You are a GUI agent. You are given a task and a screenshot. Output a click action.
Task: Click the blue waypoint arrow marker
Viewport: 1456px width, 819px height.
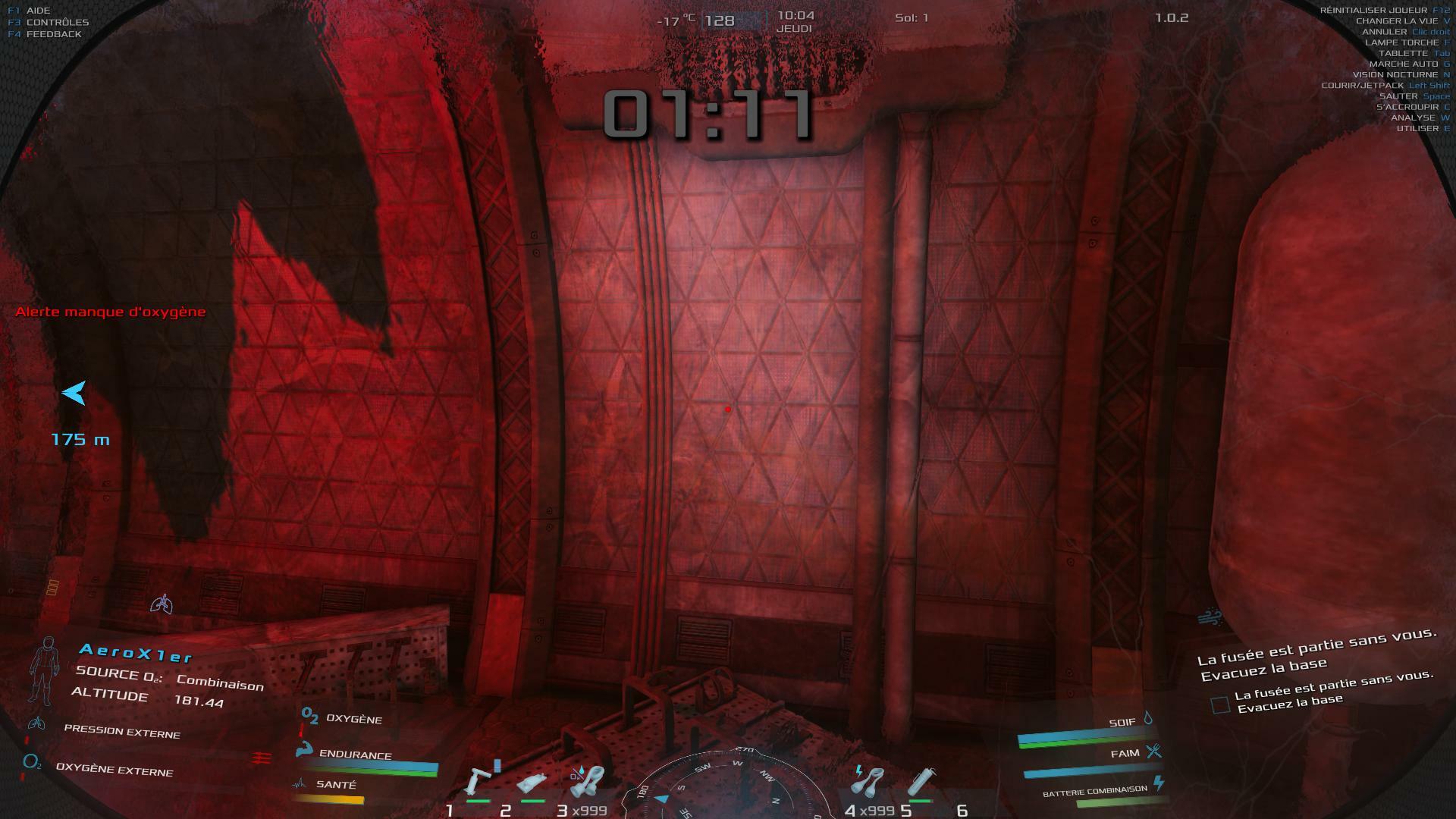click(74, 393)
